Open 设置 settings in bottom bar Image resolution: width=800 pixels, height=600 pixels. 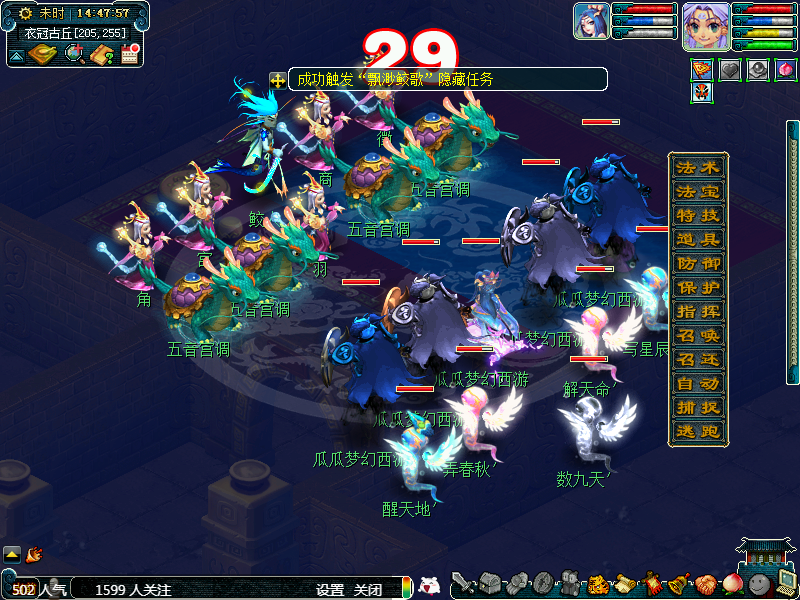pyautogui.click(x=330, y=590)
